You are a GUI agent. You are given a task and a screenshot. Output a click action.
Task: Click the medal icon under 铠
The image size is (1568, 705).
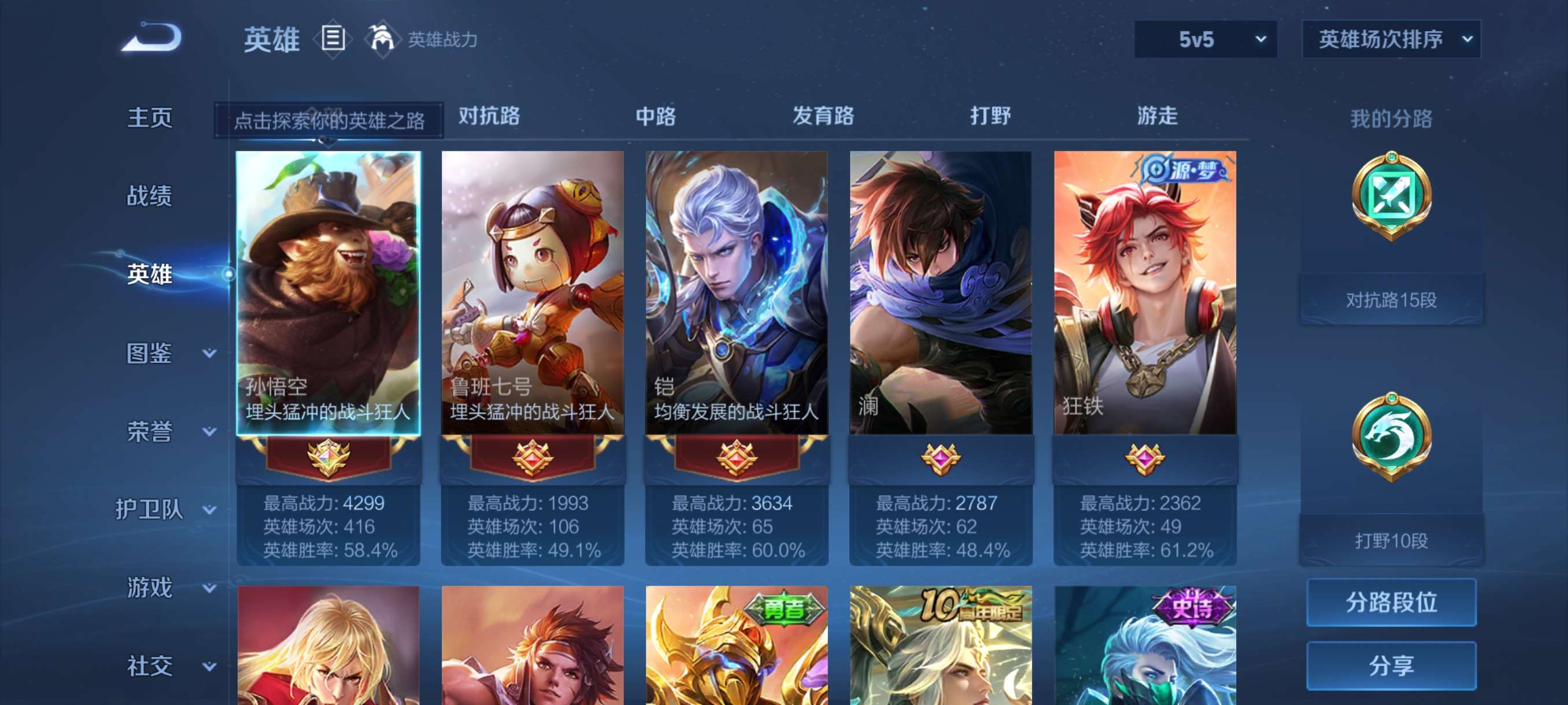tap(737, 459)
